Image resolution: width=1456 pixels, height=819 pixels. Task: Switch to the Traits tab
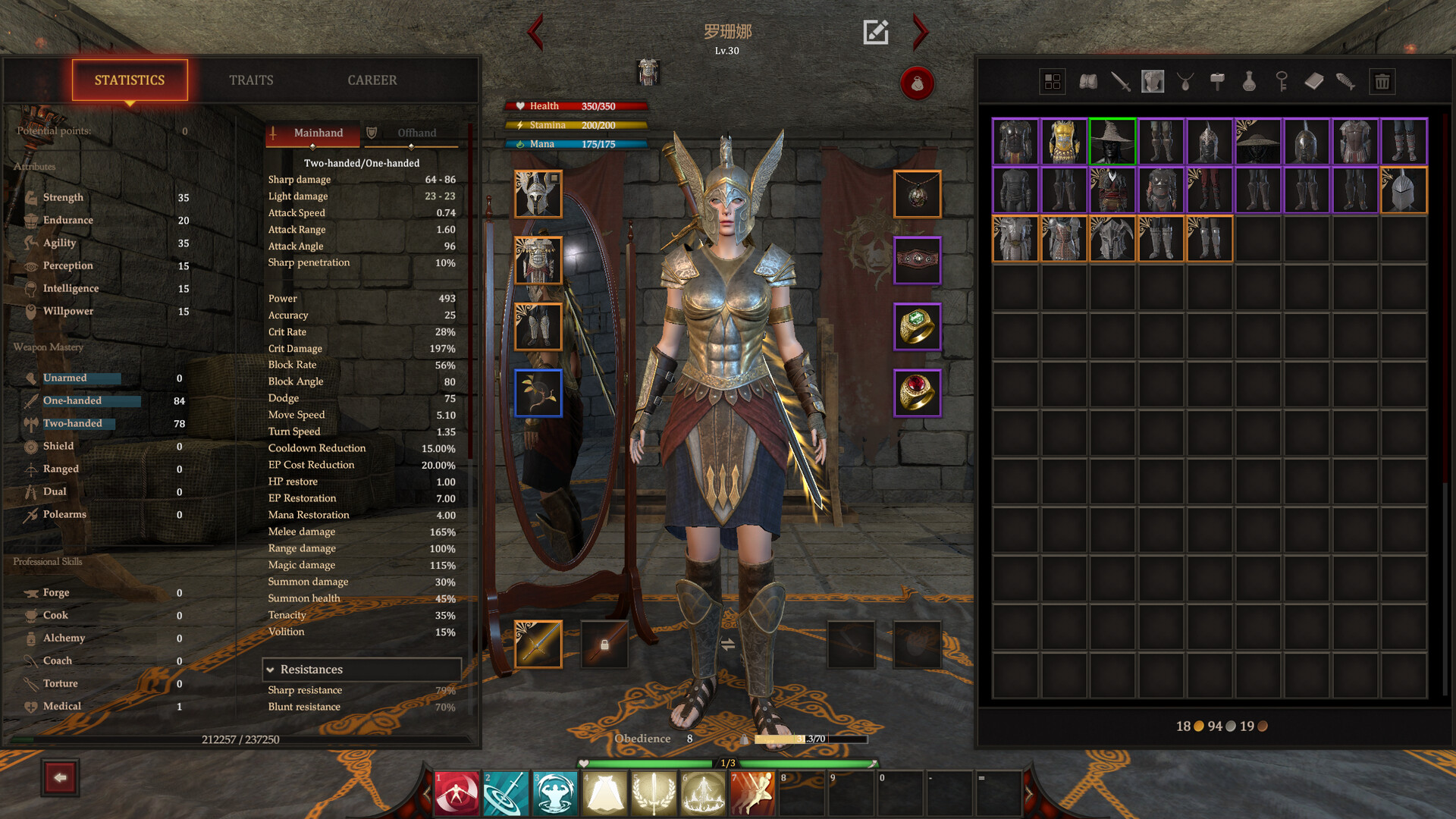tap(251, 80)
